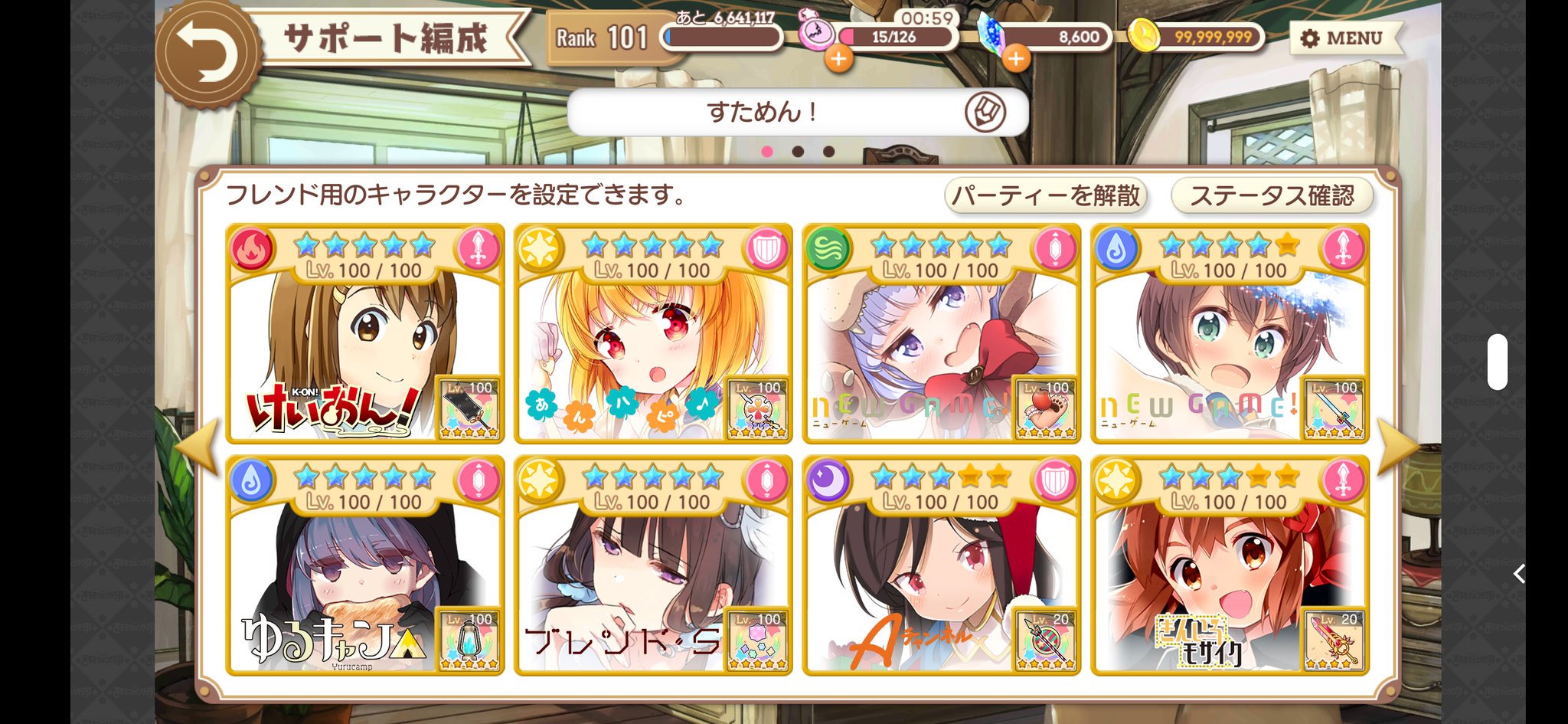Select the ブレンド・S character card
The height and width of the screenshot is (724, 1568).
(x=653, y=565)
